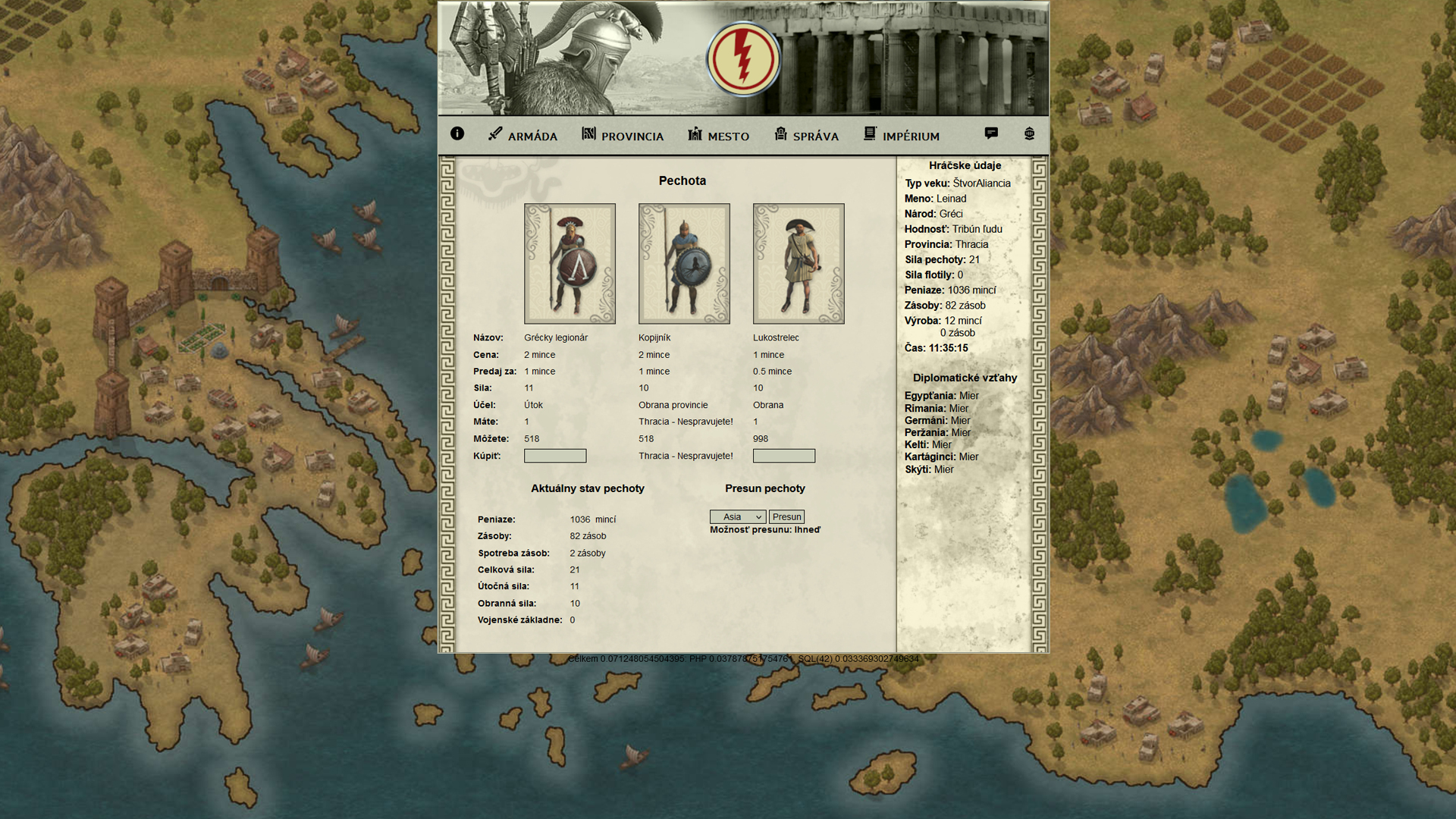Open the Asia province dropdown
The image size is (1456, 819).
click(738, 517)
